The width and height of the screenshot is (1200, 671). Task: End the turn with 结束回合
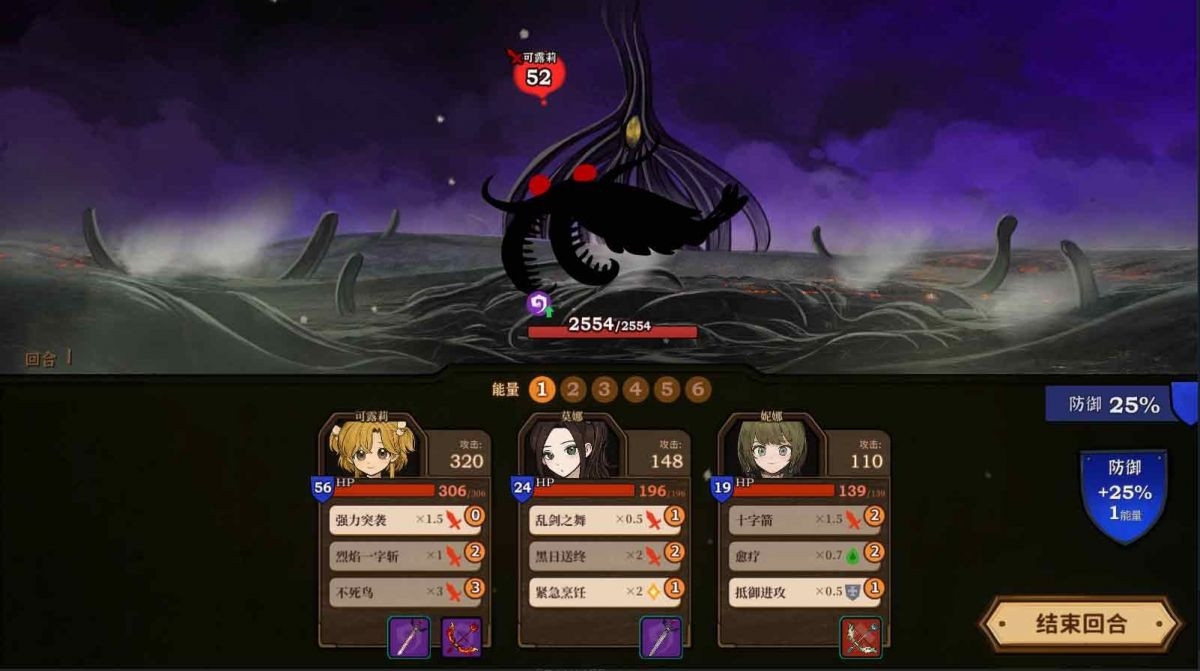coord(1081,624)
